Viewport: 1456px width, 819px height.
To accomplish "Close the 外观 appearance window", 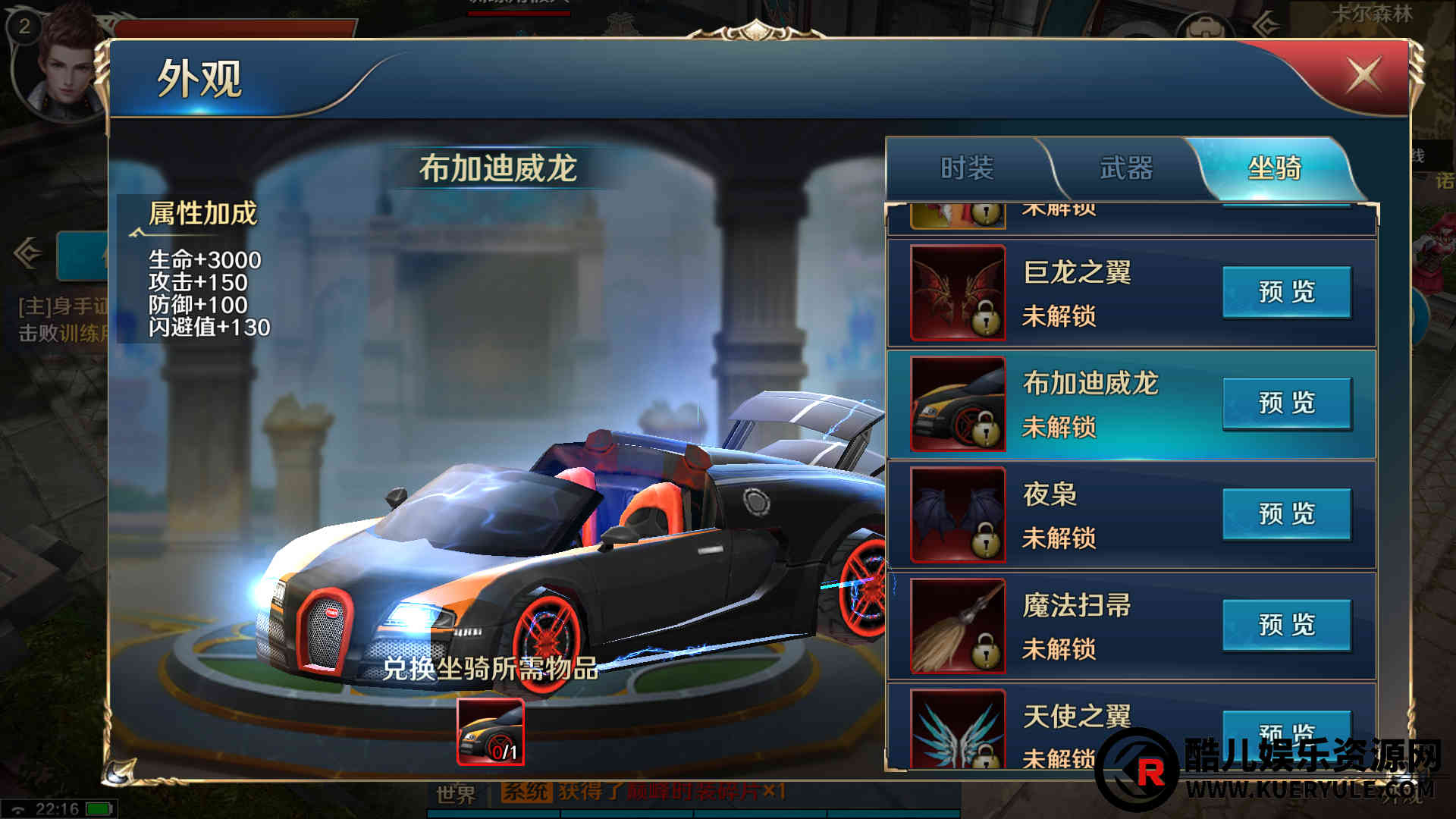I will (1363, 76).
